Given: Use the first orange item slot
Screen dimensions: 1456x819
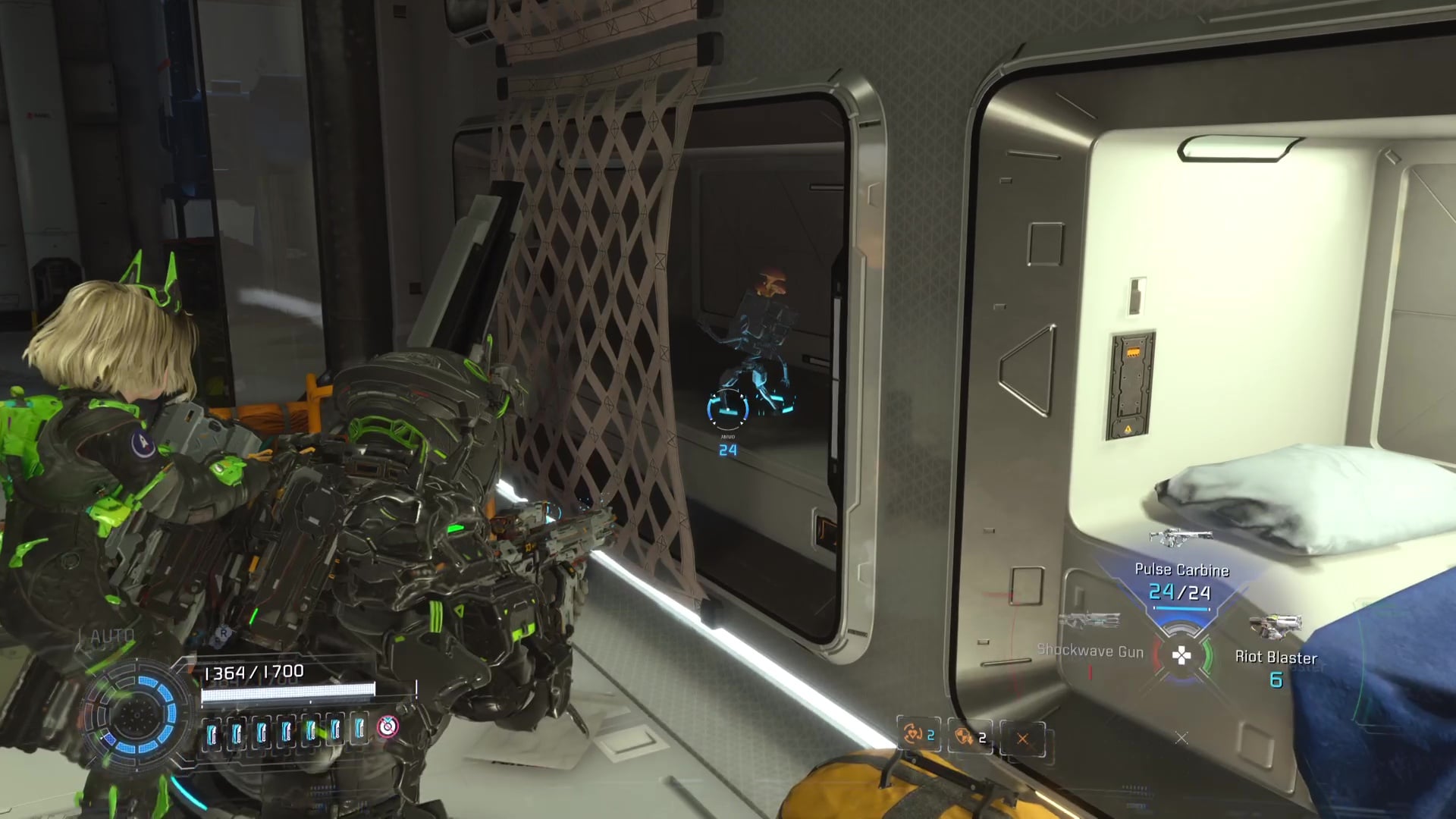Looking at the screenshot, I should coord(918,736).
